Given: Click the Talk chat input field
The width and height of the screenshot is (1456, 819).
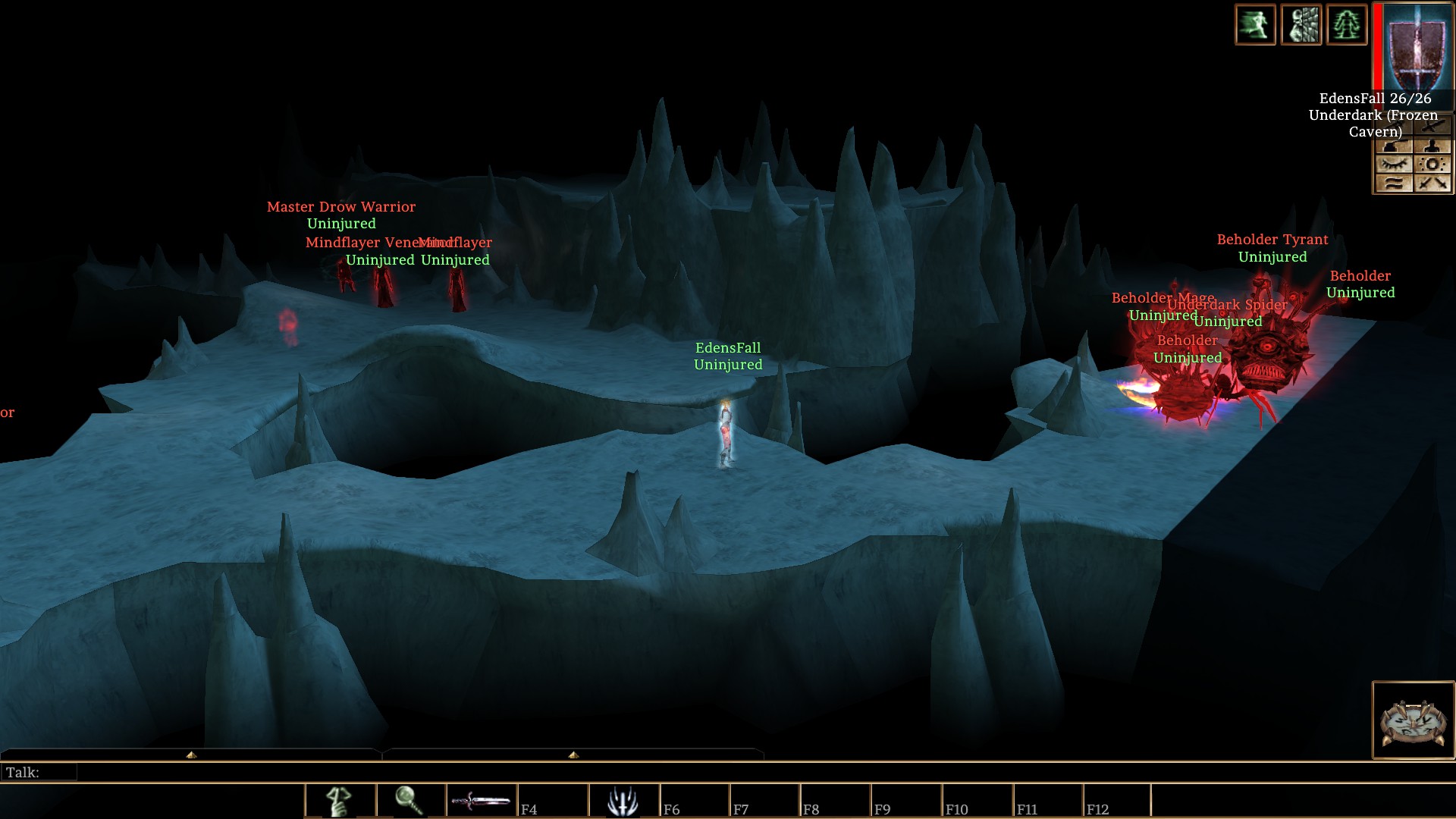Looking at the screenshot, I should 379,773.
